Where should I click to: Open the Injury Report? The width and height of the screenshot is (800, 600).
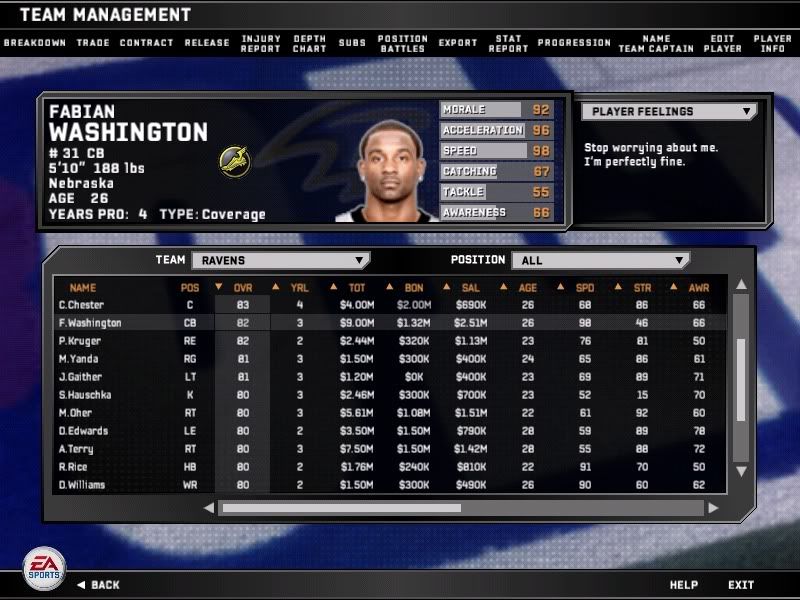261,43
